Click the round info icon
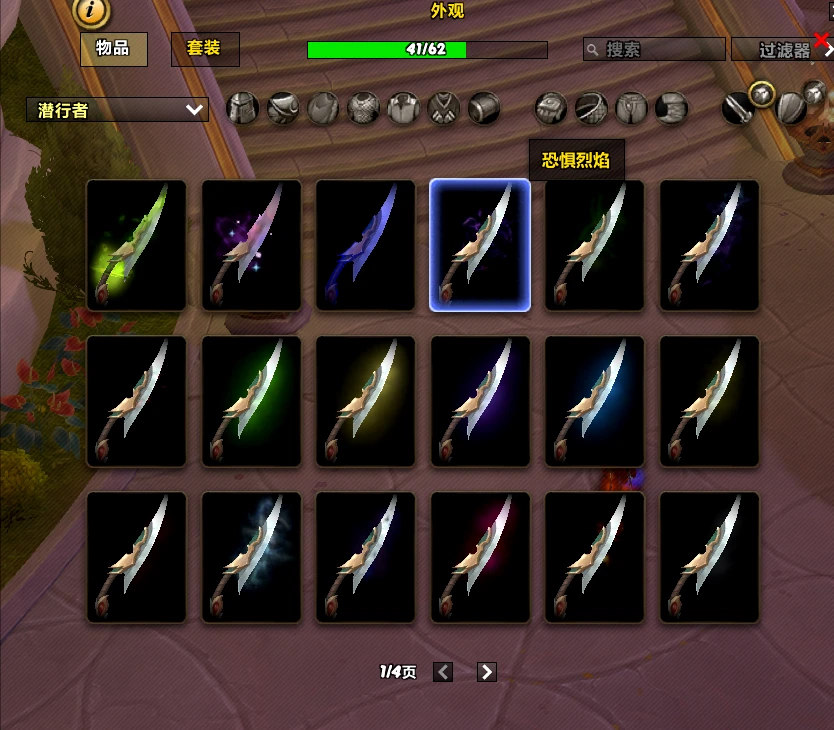The height and width of the screenshot is (730, 834). tap(92, 12)
